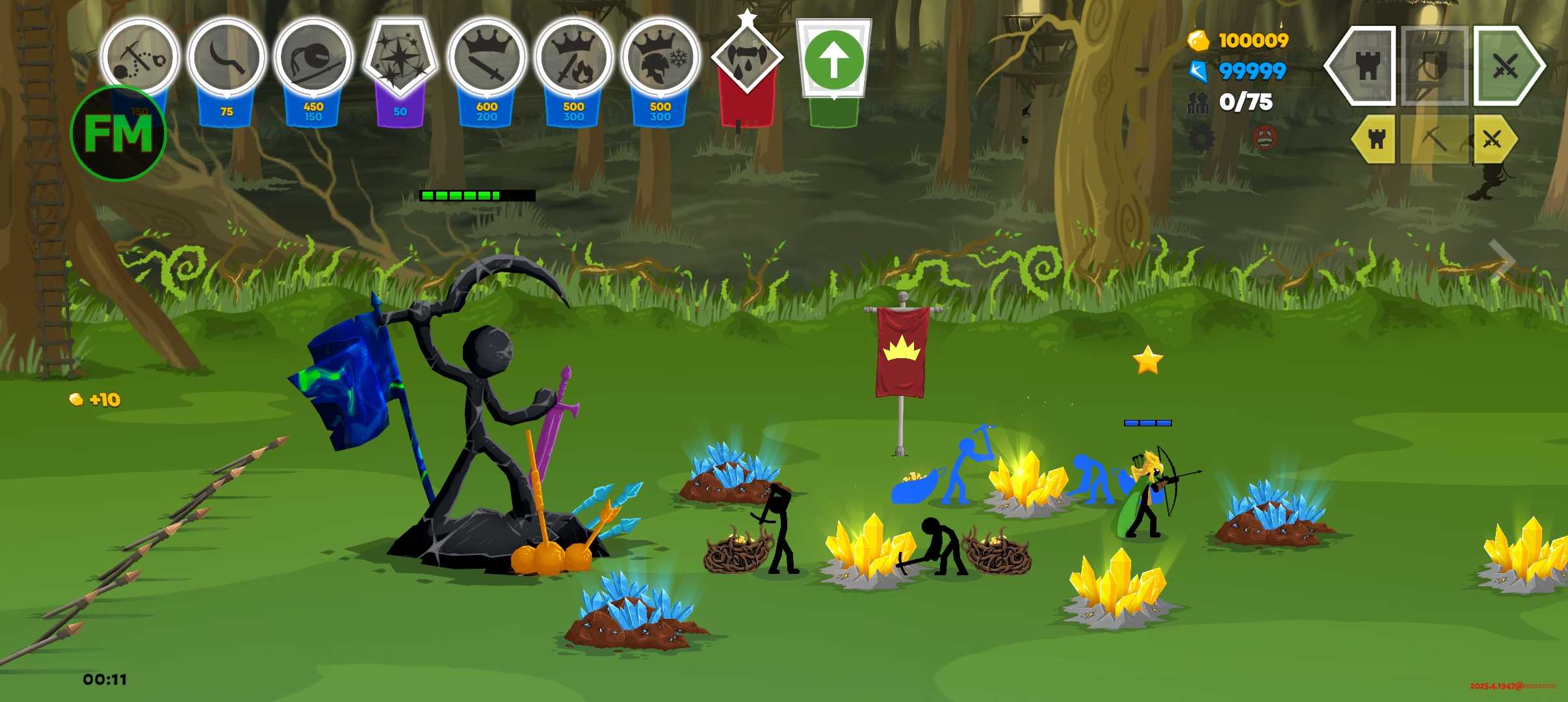
Task: Activate the fanged red banner ability
Action: click(x=747, y=58)
